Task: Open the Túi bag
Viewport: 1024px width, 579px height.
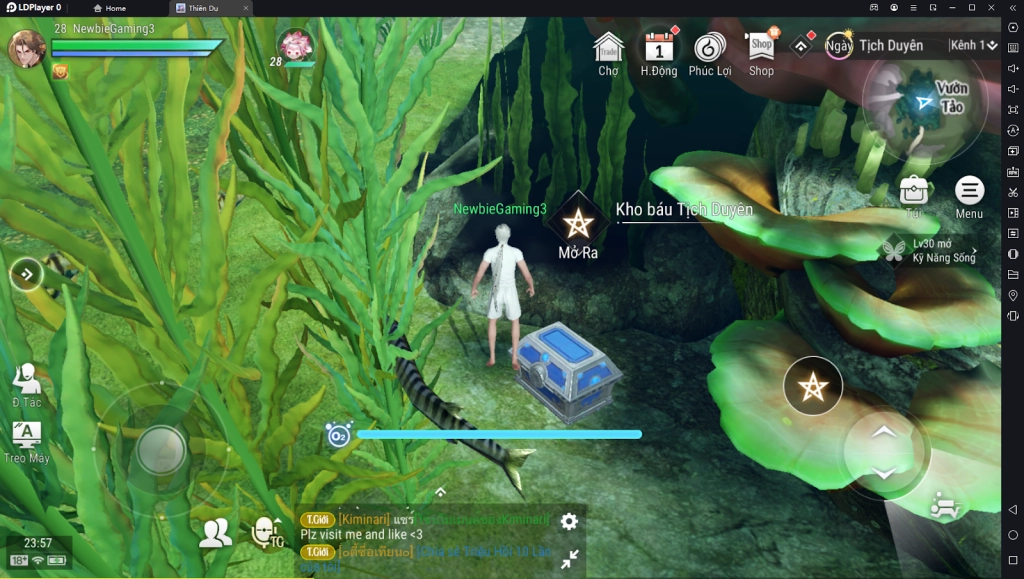Action: 913,193
